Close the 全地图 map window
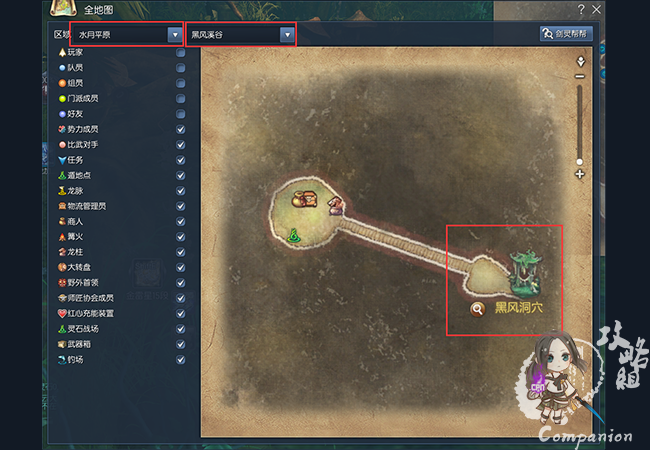The width and height of the screenshot is (650, 450). pos(597,9)
